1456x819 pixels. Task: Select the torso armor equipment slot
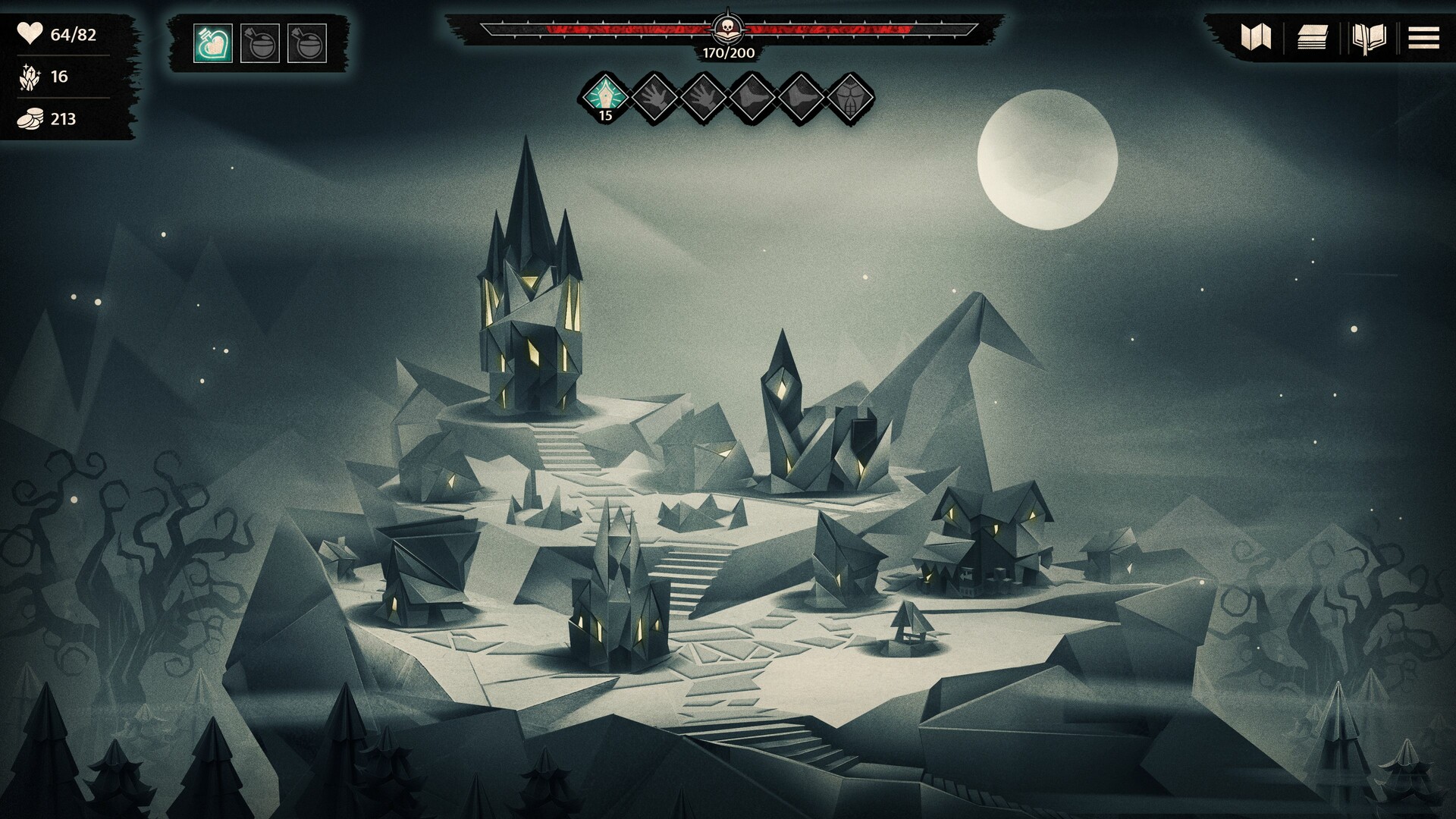coord(849,97)
